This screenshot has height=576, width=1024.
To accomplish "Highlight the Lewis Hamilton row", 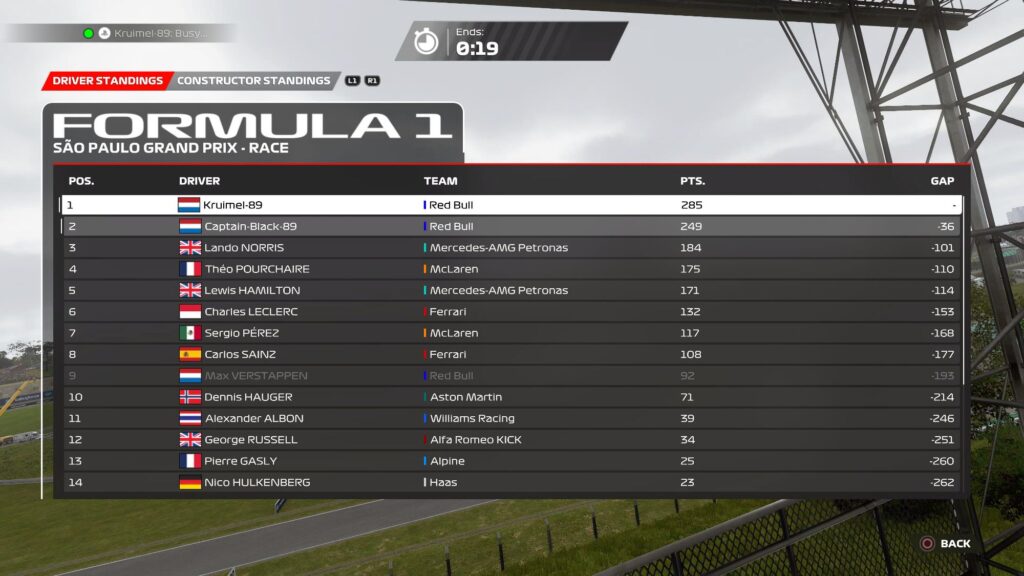I will 512,290.
